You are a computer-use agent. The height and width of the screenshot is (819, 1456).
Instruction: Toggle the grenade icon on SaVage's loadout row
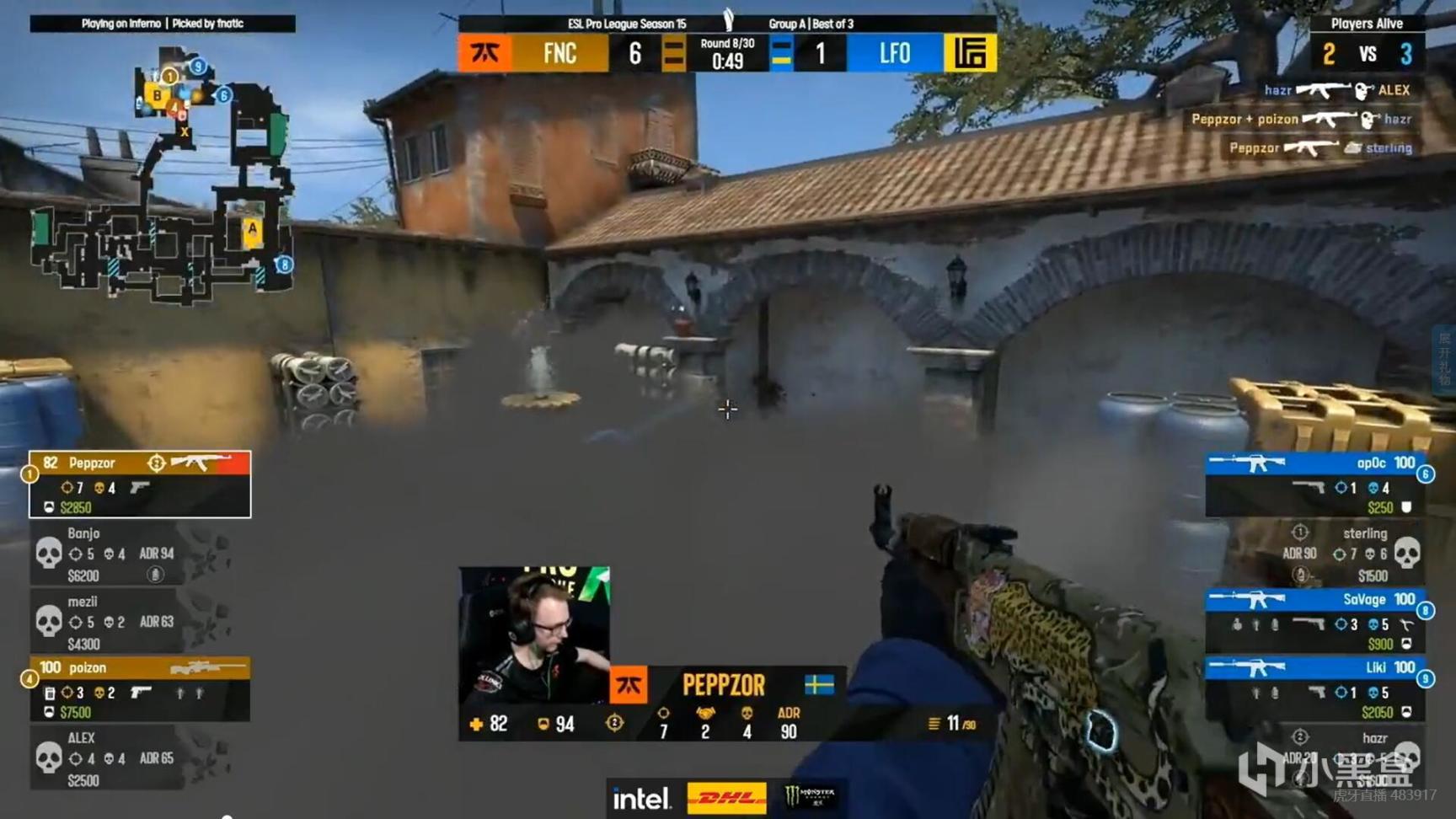1236,625
